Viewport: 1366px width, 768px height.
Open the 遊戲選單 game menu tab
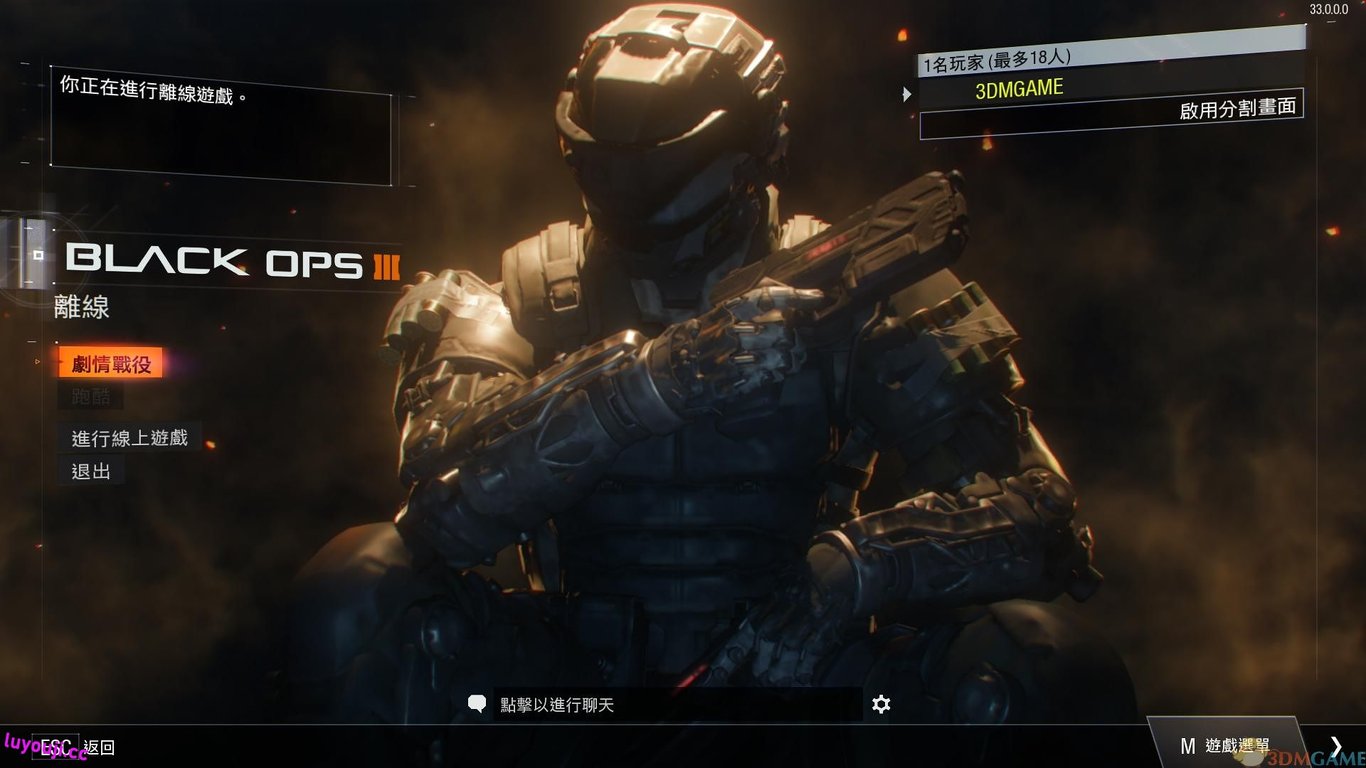pos(1224,745)
